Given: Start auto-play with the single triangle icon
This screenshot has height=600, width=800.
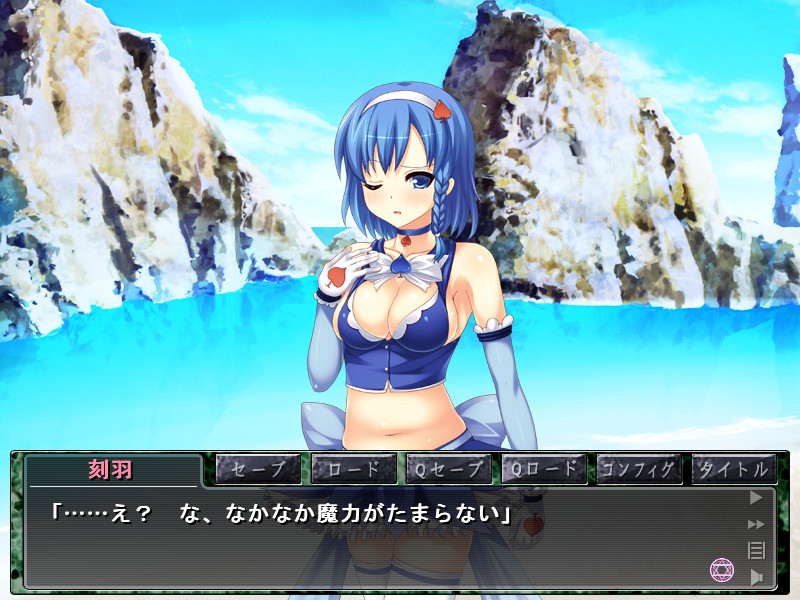Looking at the screenshot, I should (756, 497).
